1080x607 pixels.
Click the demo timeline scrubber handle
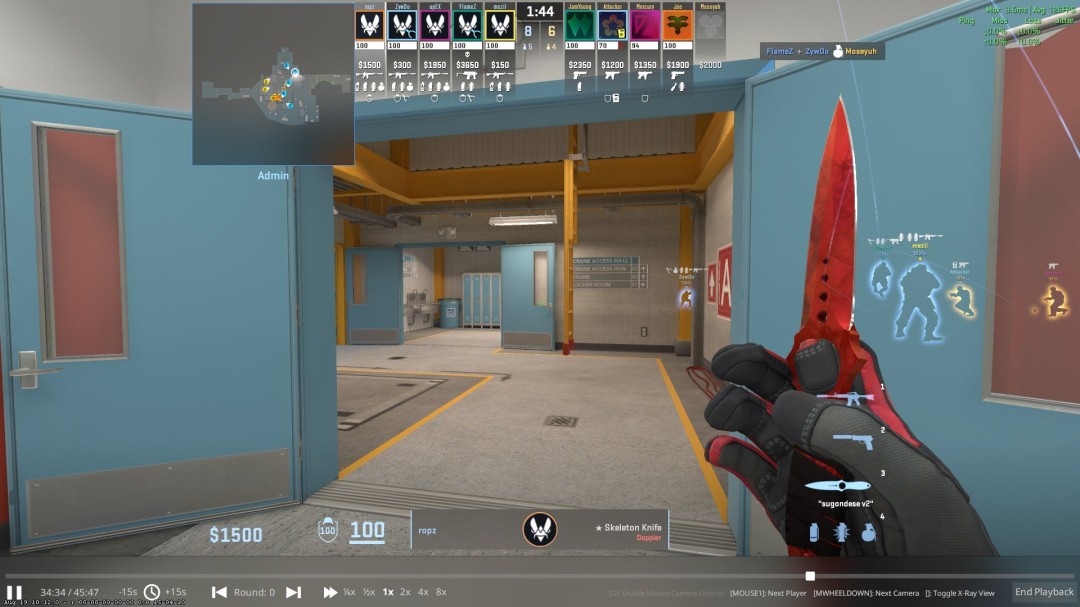(810, 576)
